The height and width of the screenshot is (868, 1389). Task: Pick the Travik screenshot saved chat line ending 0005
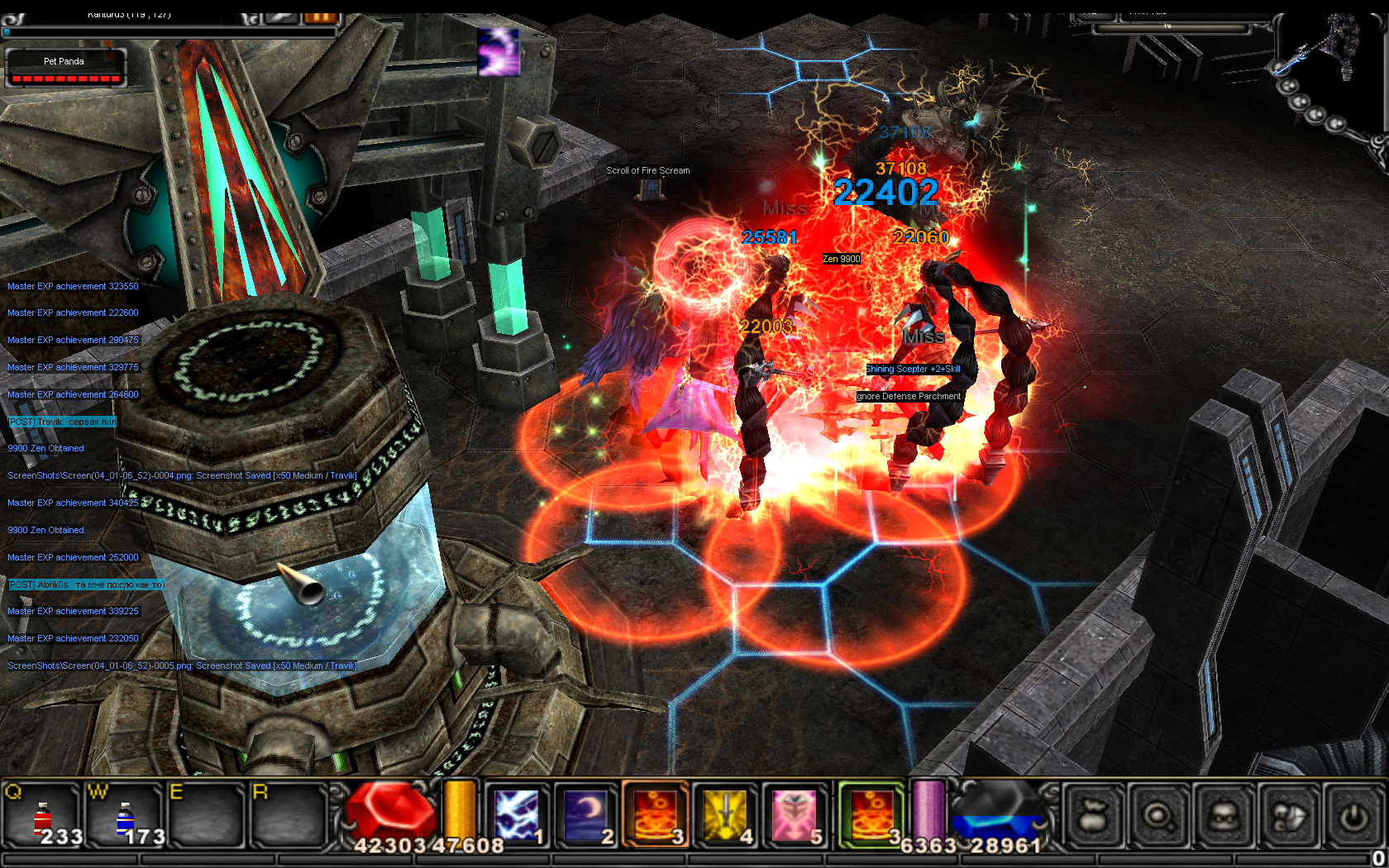[182, 665]
